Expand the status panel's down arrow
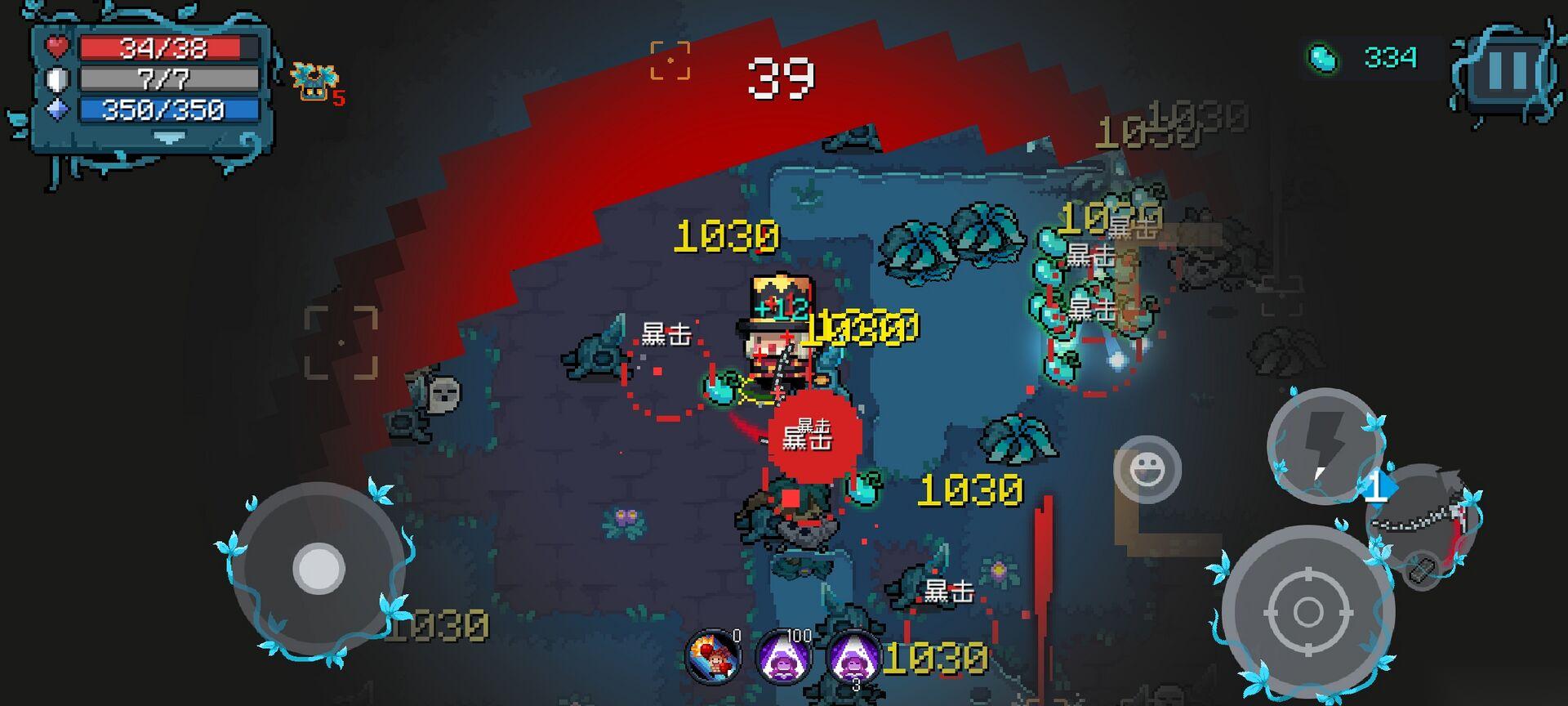 (x=170, y=139)
